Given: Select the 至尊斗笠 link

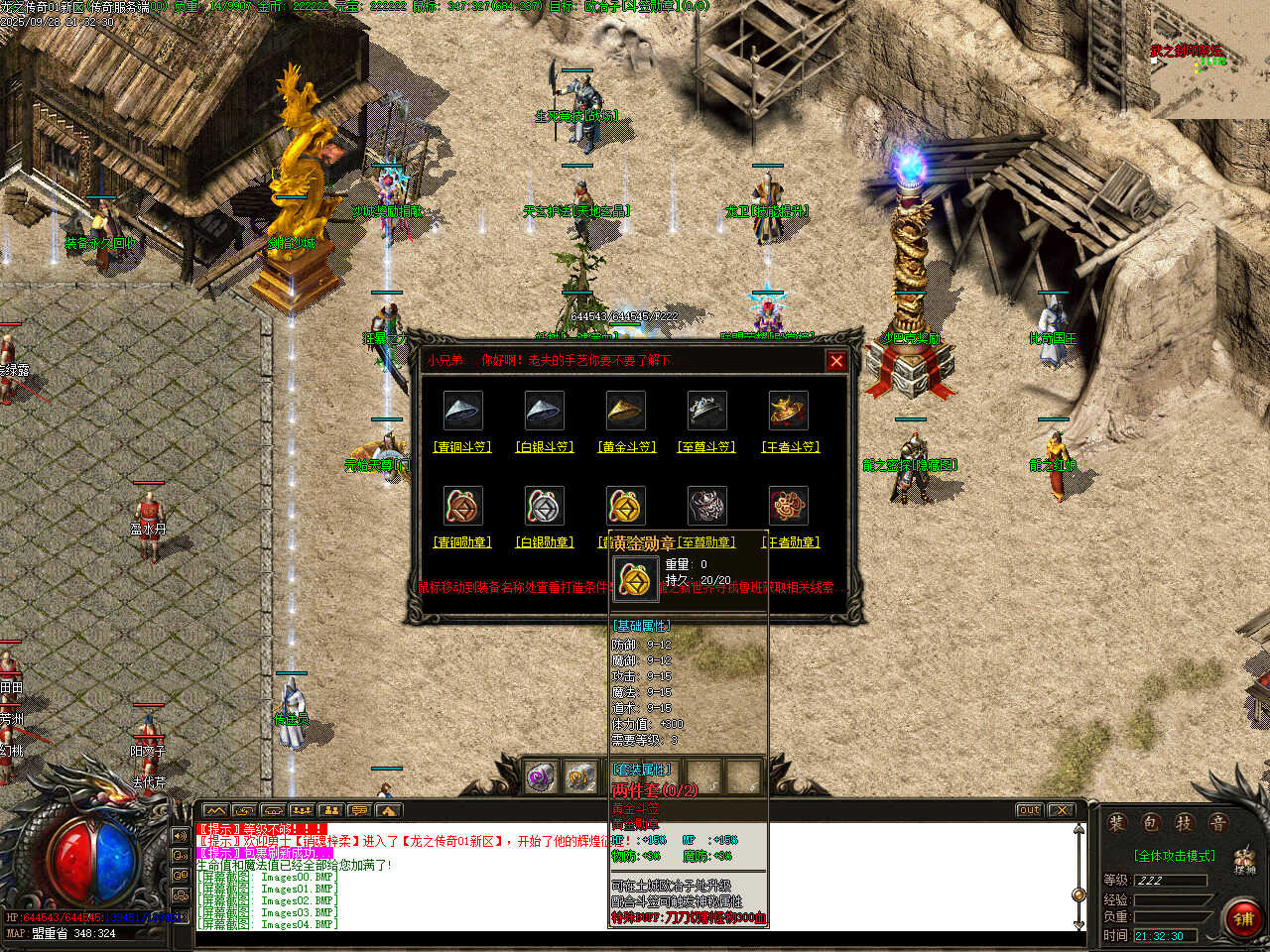Looking at the screenshot, I should pyautogui.click(x=706, y=447).
